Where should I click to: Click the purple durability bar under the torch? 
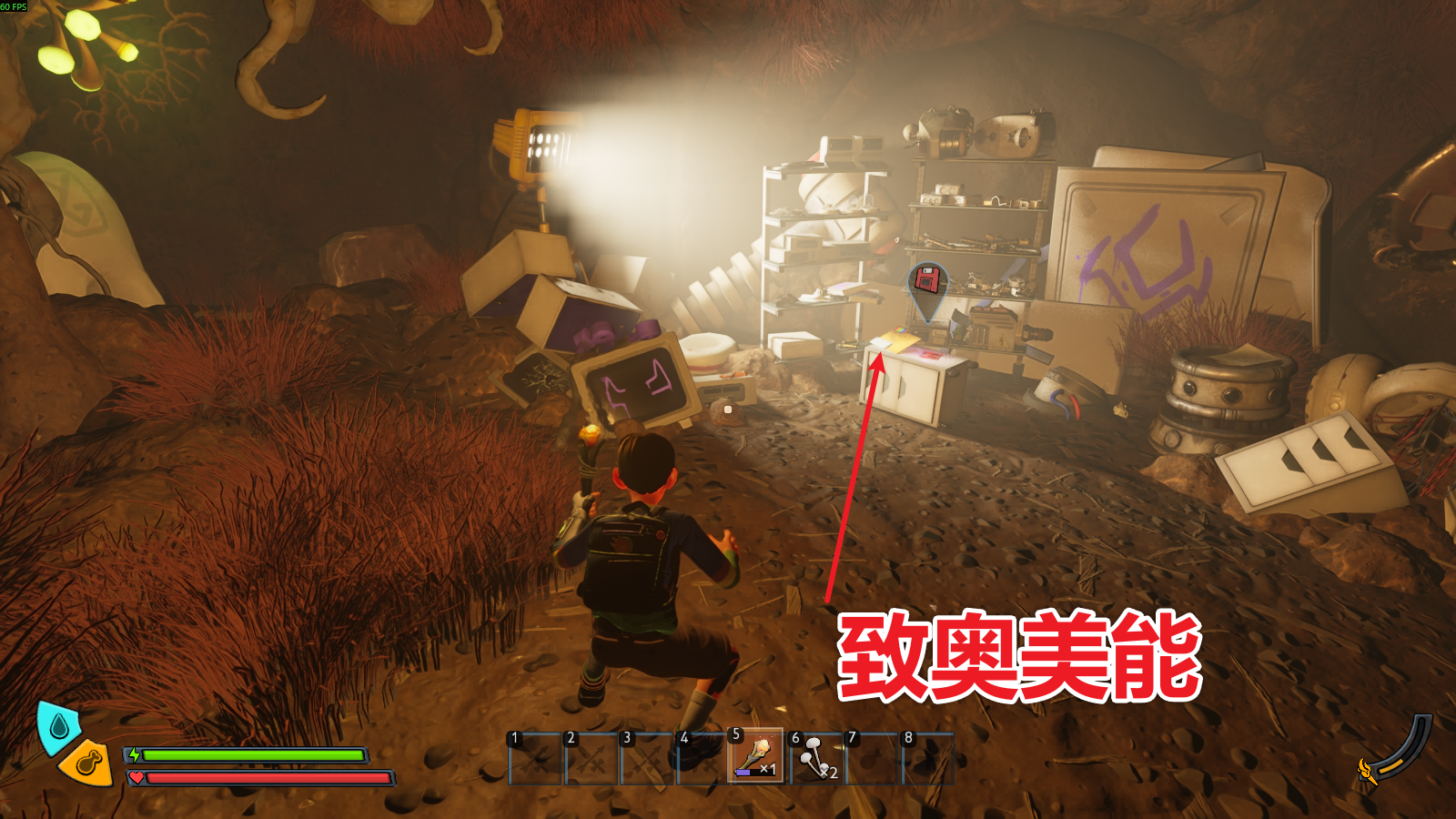click(743, 771)
